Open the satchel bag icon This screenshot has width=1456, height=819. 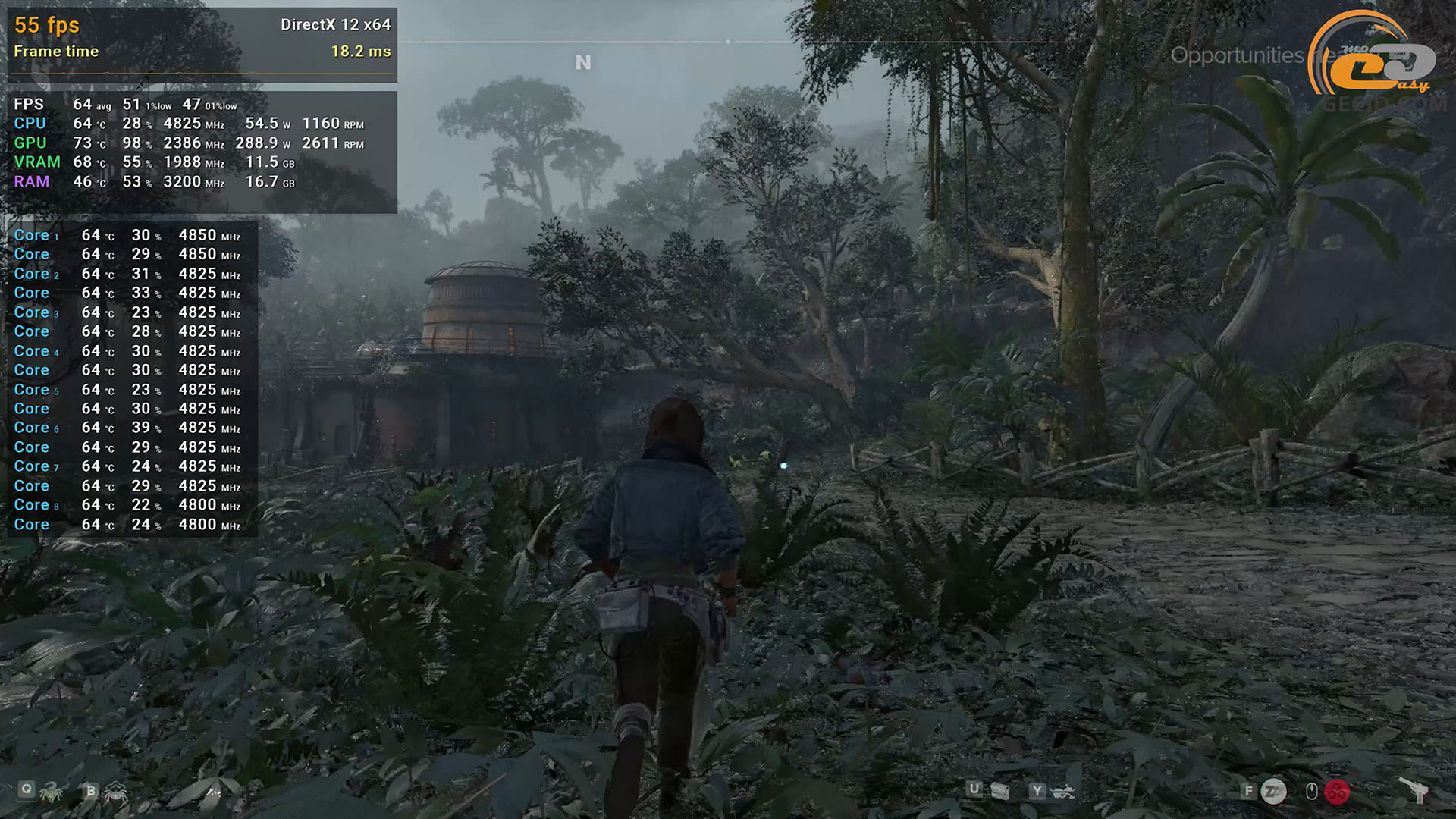pos(1000,792)
